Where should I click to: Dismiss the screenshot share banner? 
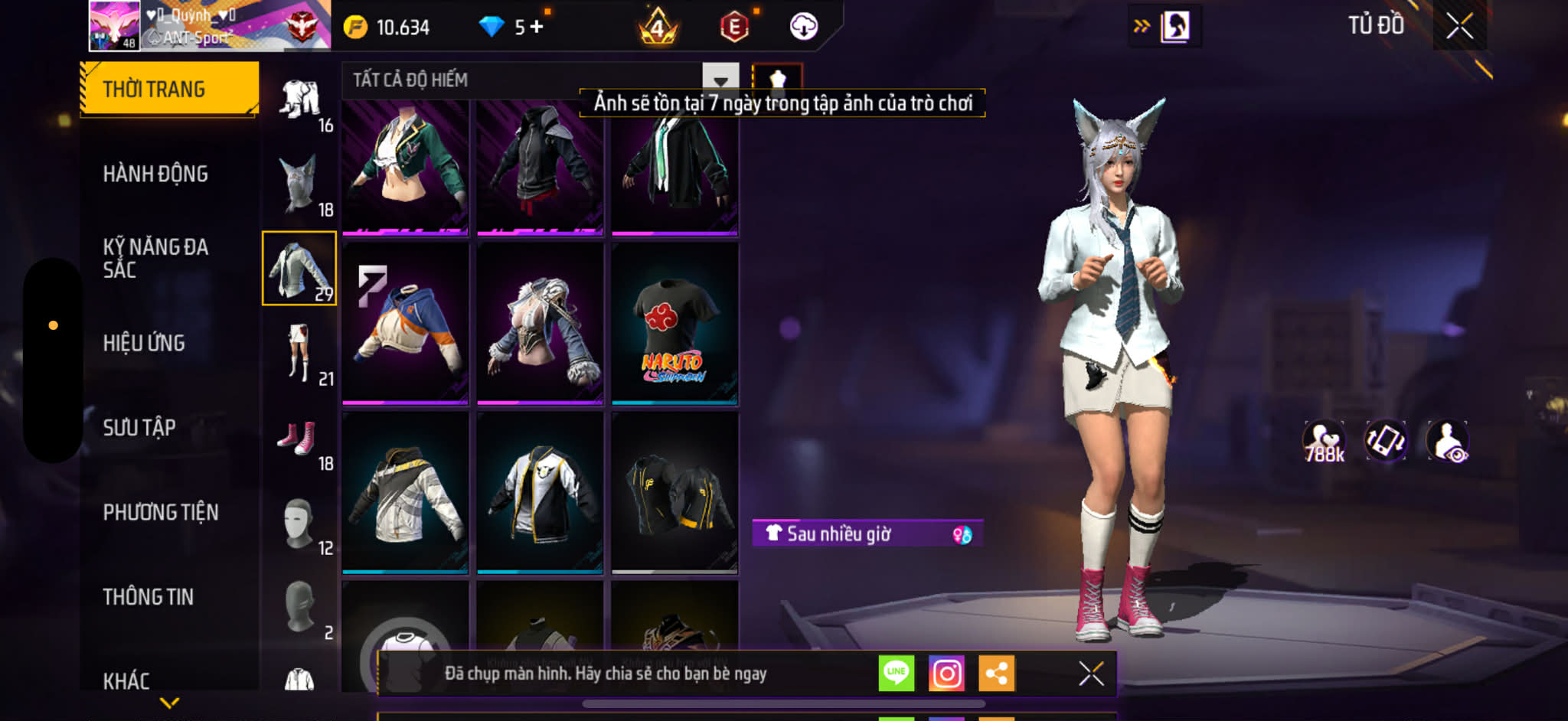tap(1091, 674)
